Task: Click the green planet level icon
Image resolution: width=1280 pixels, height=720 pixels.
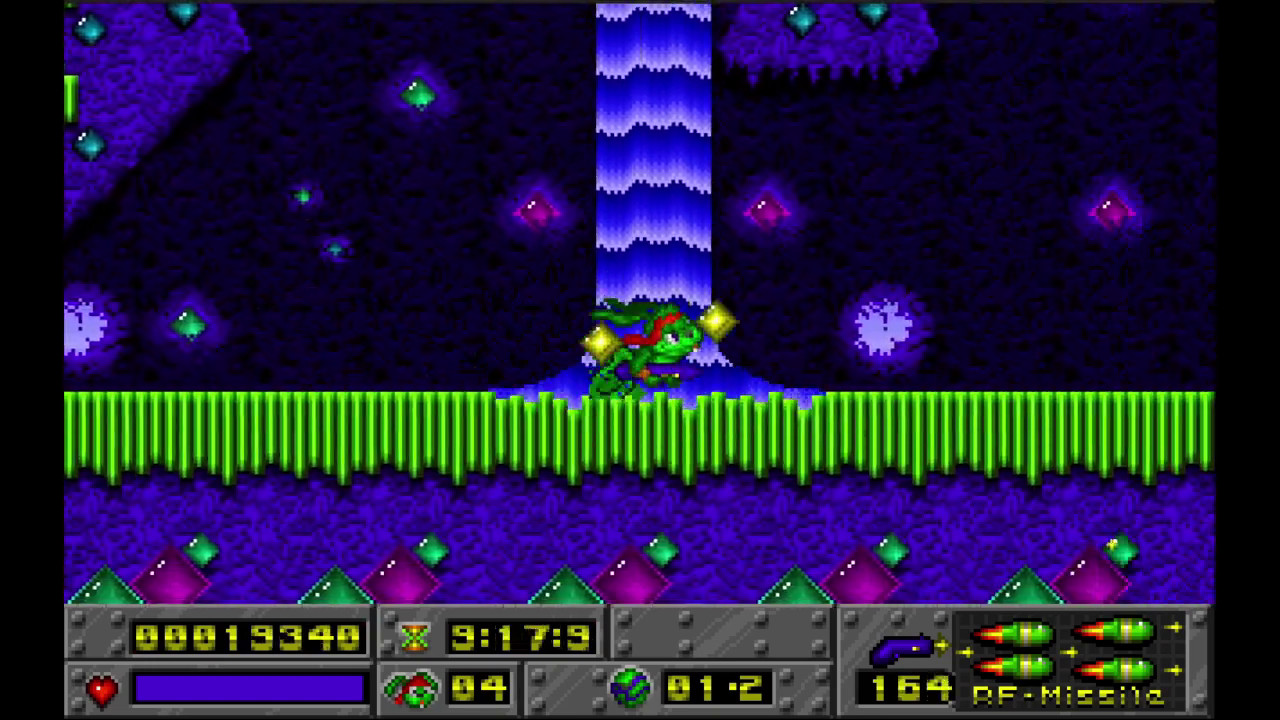Action: click(630, 688)
